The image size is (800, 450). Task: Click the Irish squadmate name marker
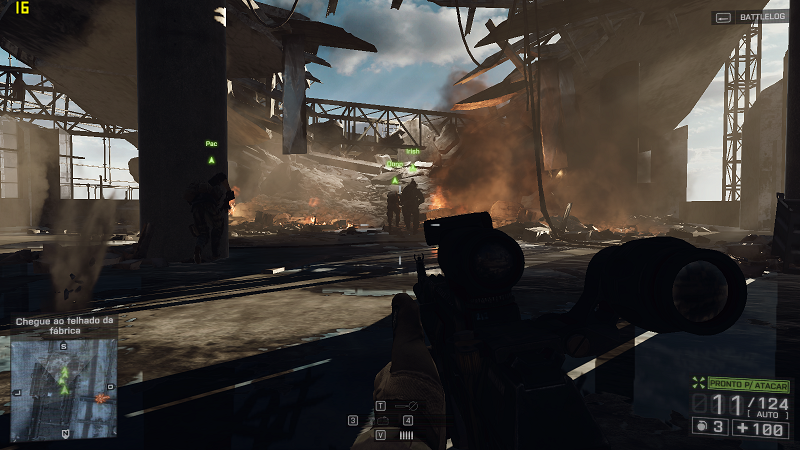(x=413, y=152)
